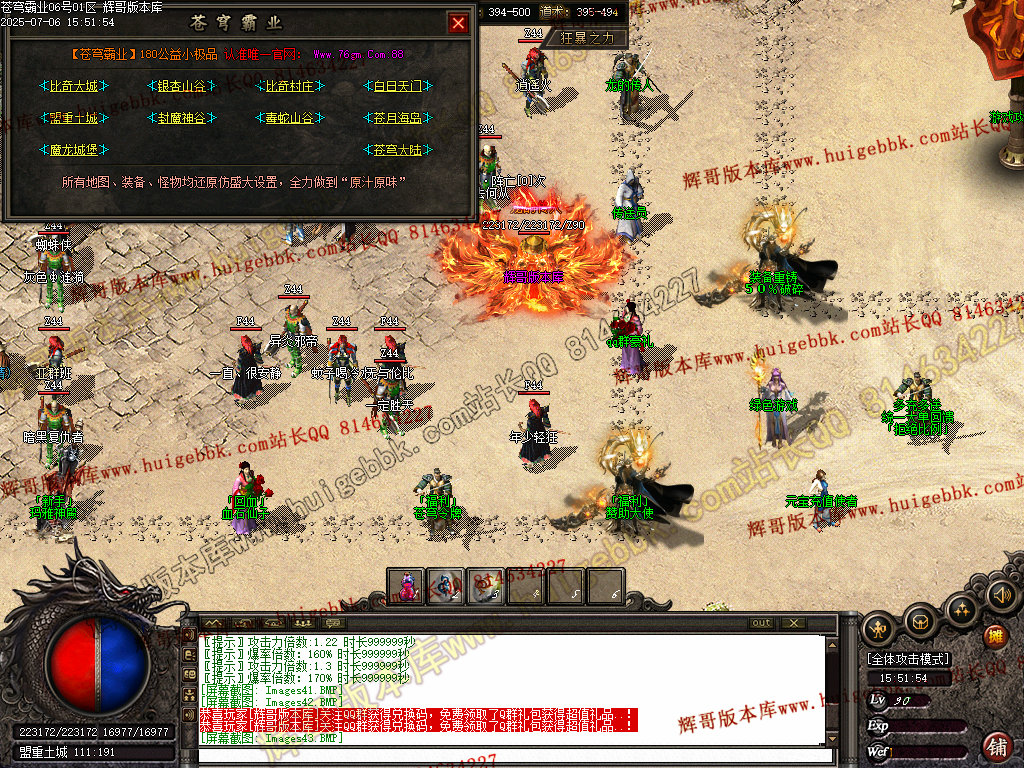Screen dimensions: 1024x768
Task: Select 苍月海岛 in the map list
Action: [x=398, y=118]
